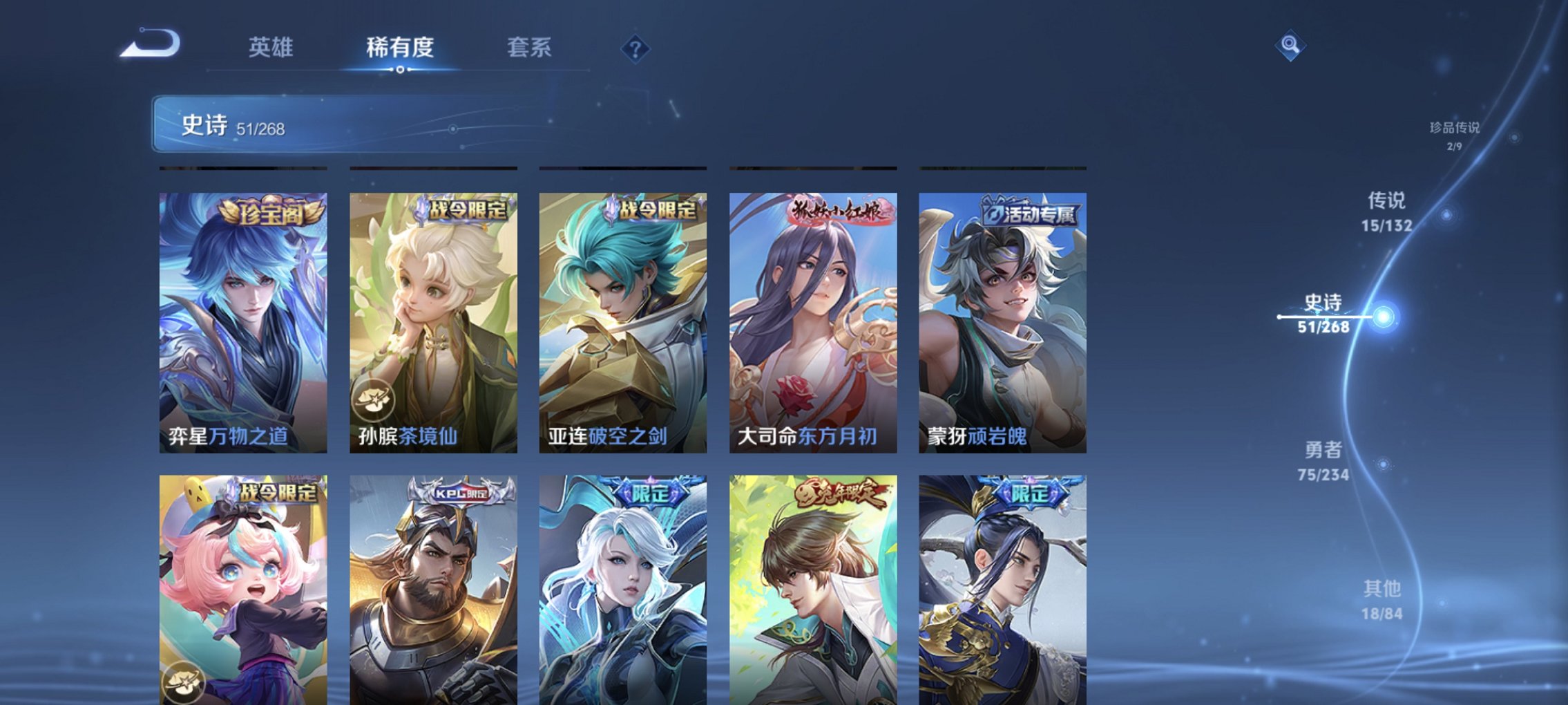Switch to the 套系 tab
Viewport: 1568px width, 705px height.
(531, 47)
